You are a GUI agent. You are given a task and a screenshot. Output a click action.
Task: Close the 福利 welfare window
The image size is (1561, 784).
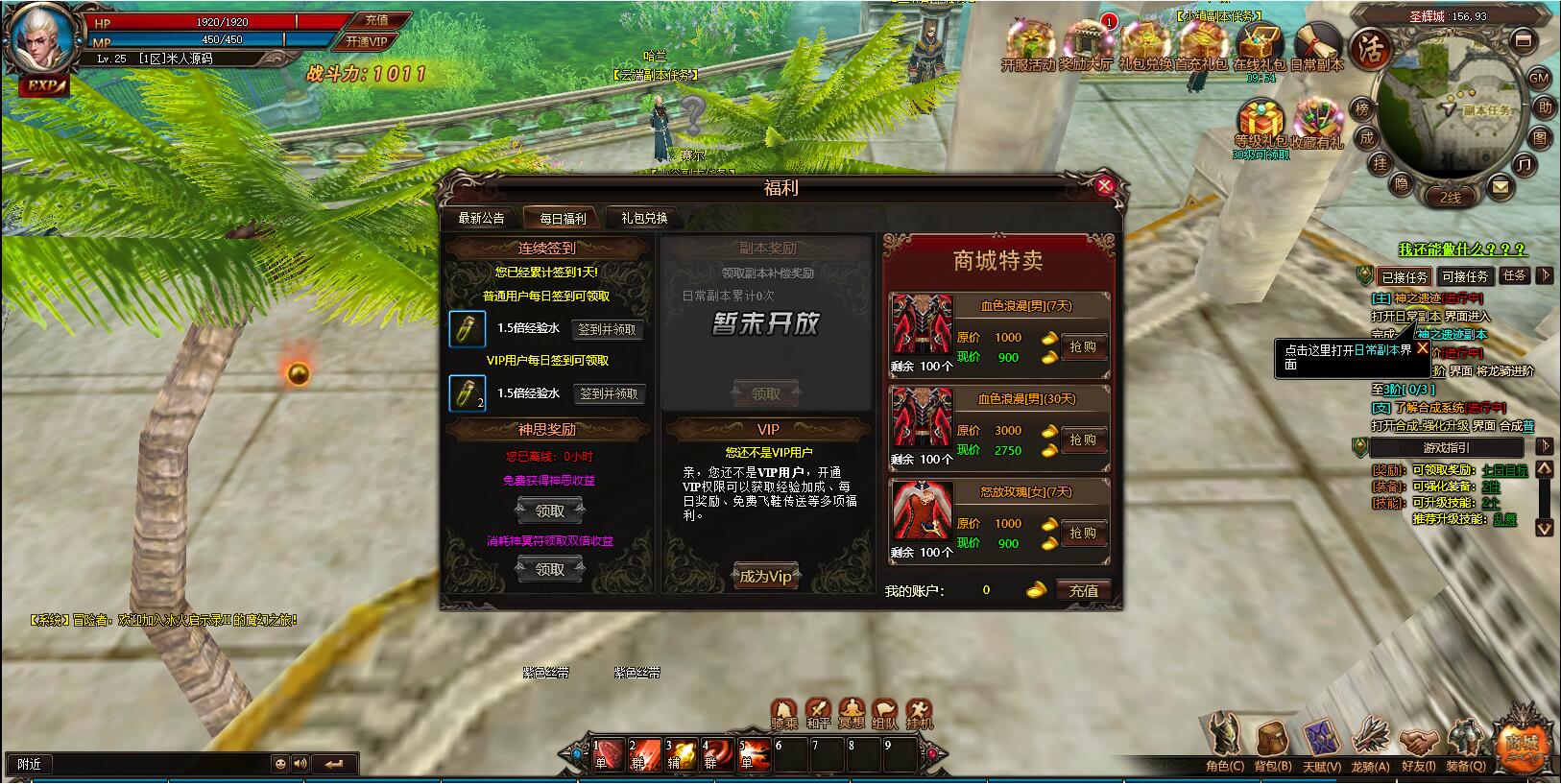coord(1104,185)
